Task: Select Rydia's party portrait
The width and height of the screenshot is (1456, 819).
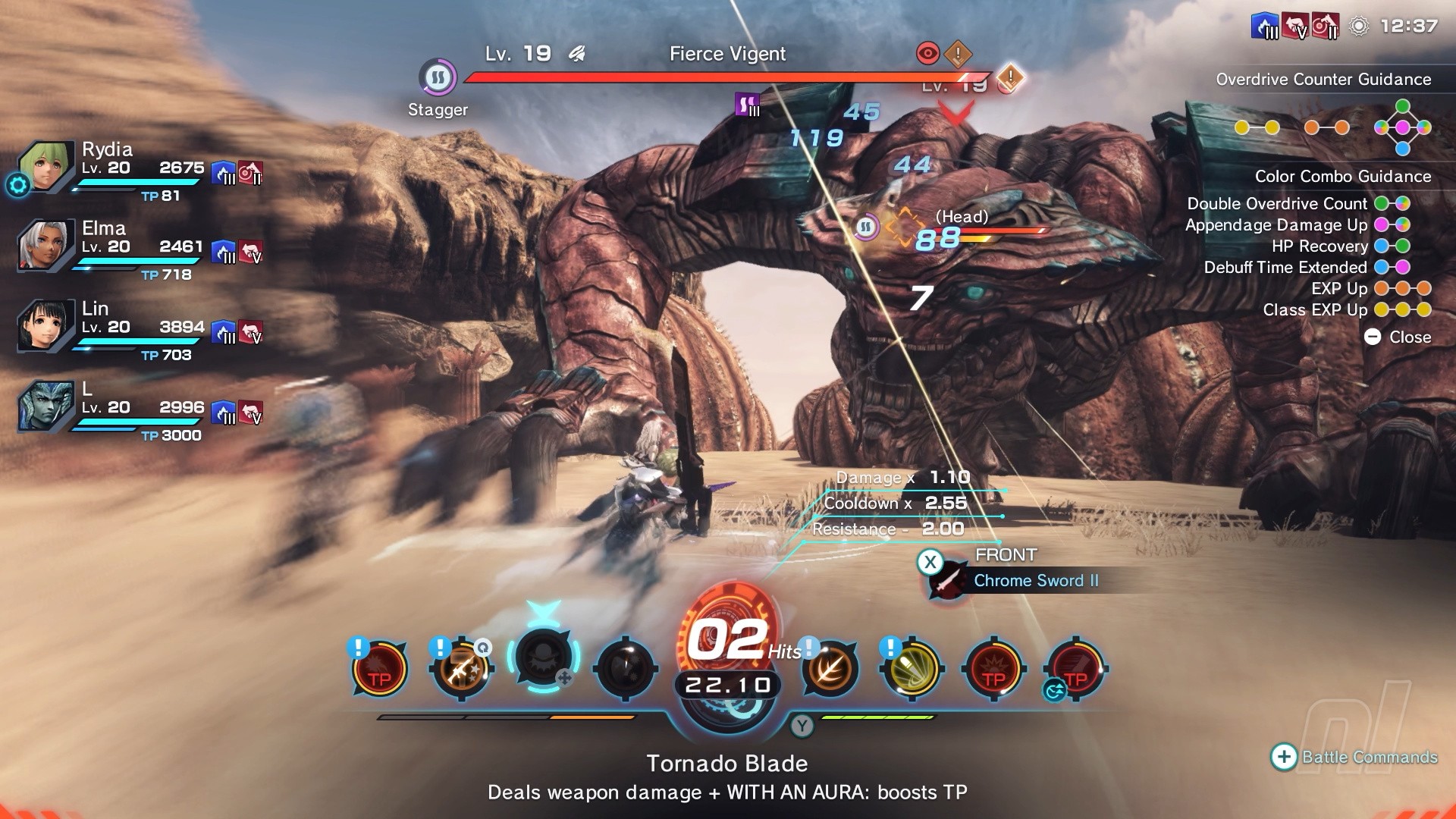Action: pos(47,165)
